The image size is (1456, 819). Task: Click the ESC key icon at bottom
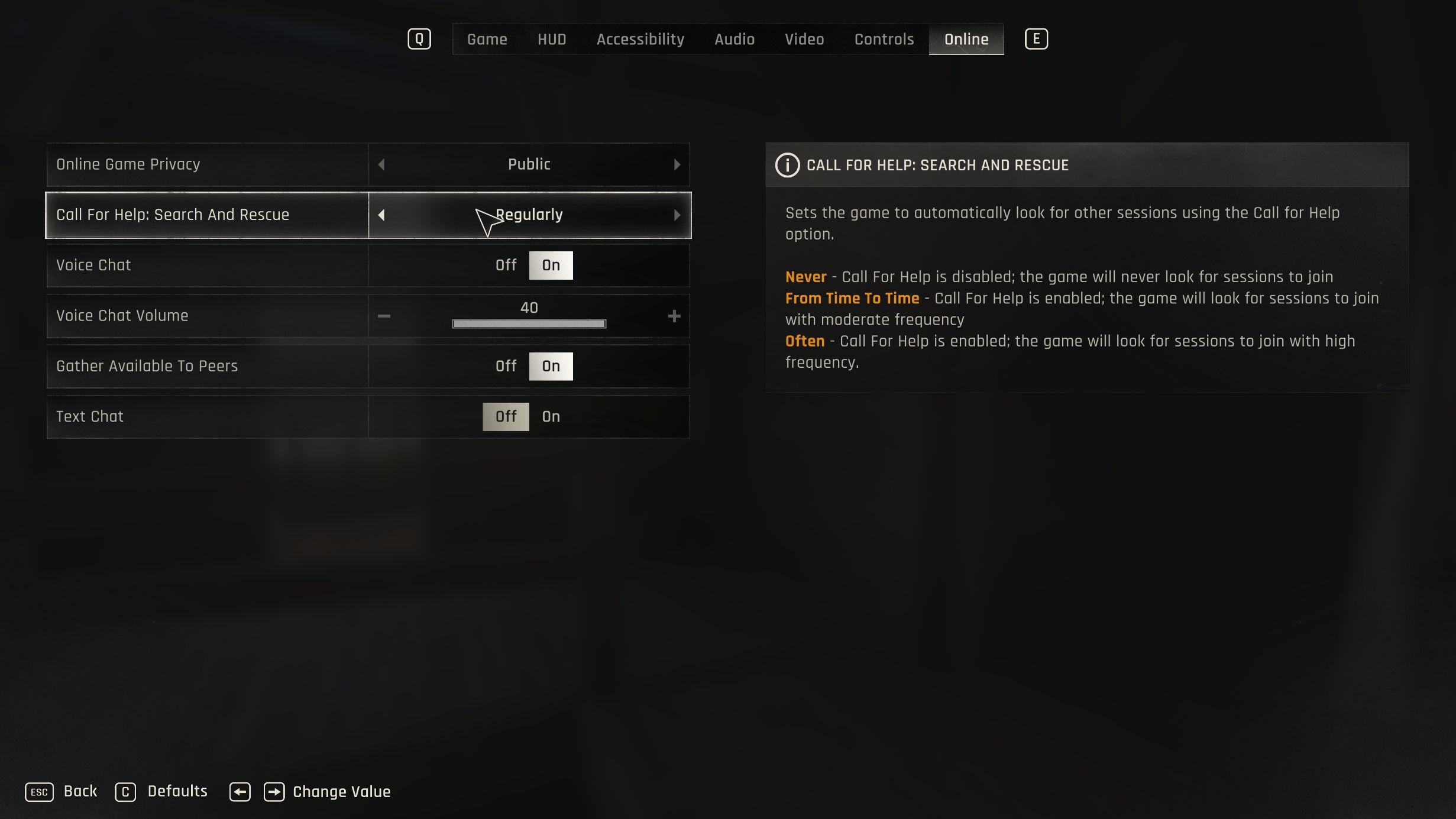click(x=39, y=791)
